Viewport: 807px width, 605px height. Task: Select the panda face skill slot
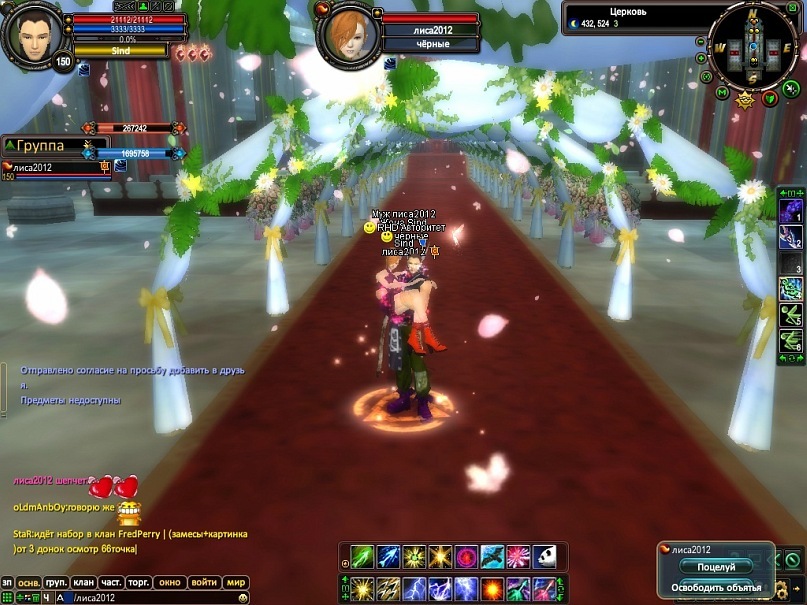click(x=544, y=557)
